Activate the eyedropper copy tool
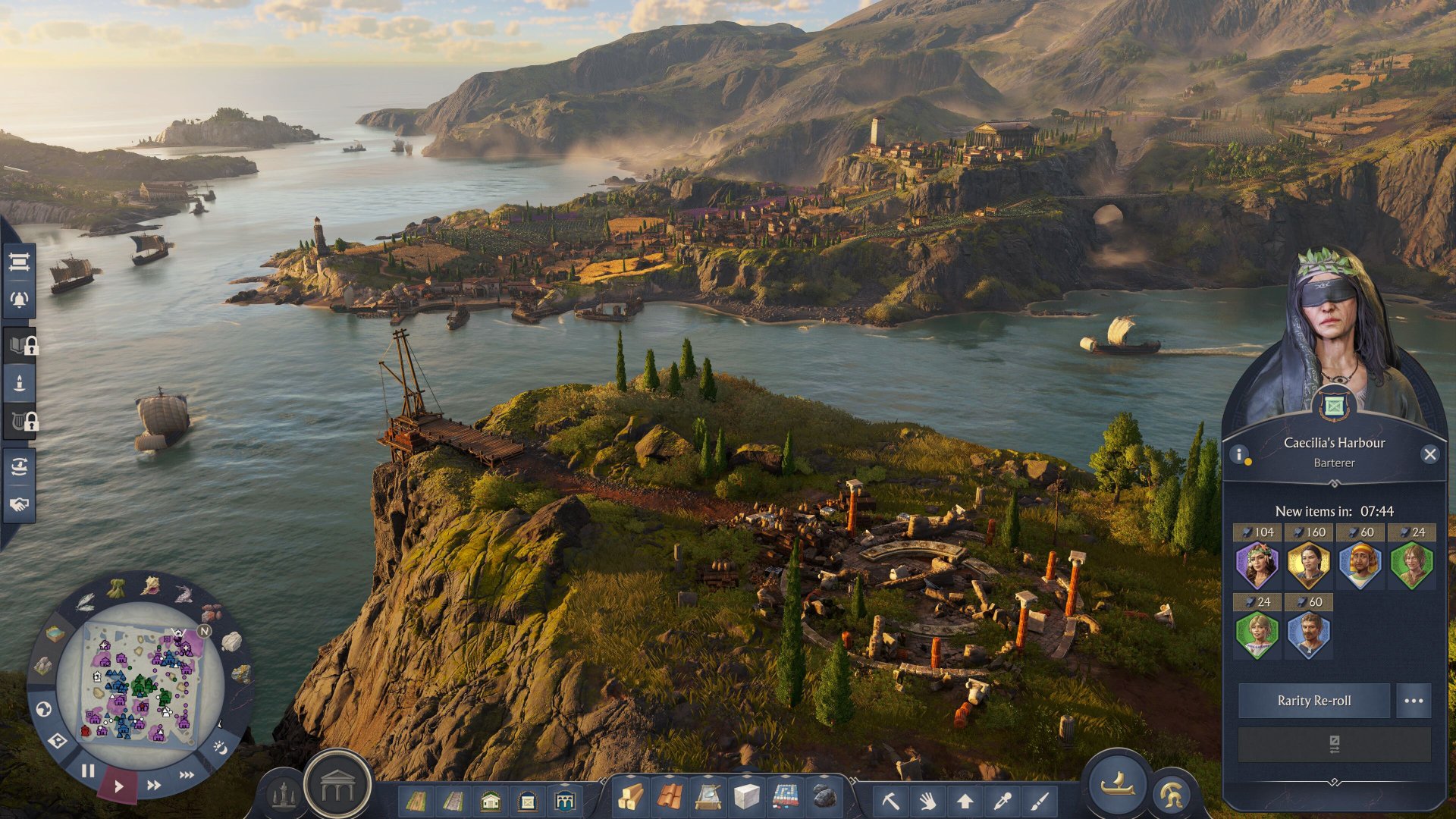1456x819 pixels. pos(1003,800)
